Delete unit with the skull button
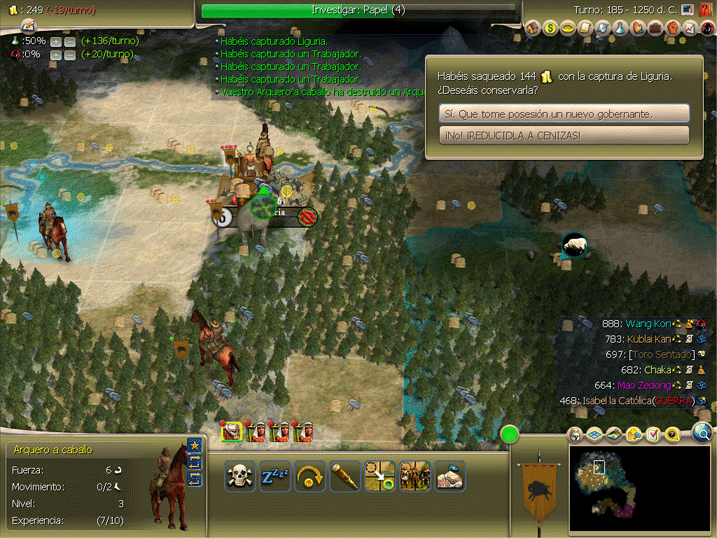717x538 pixels. [x=239, y=476]
